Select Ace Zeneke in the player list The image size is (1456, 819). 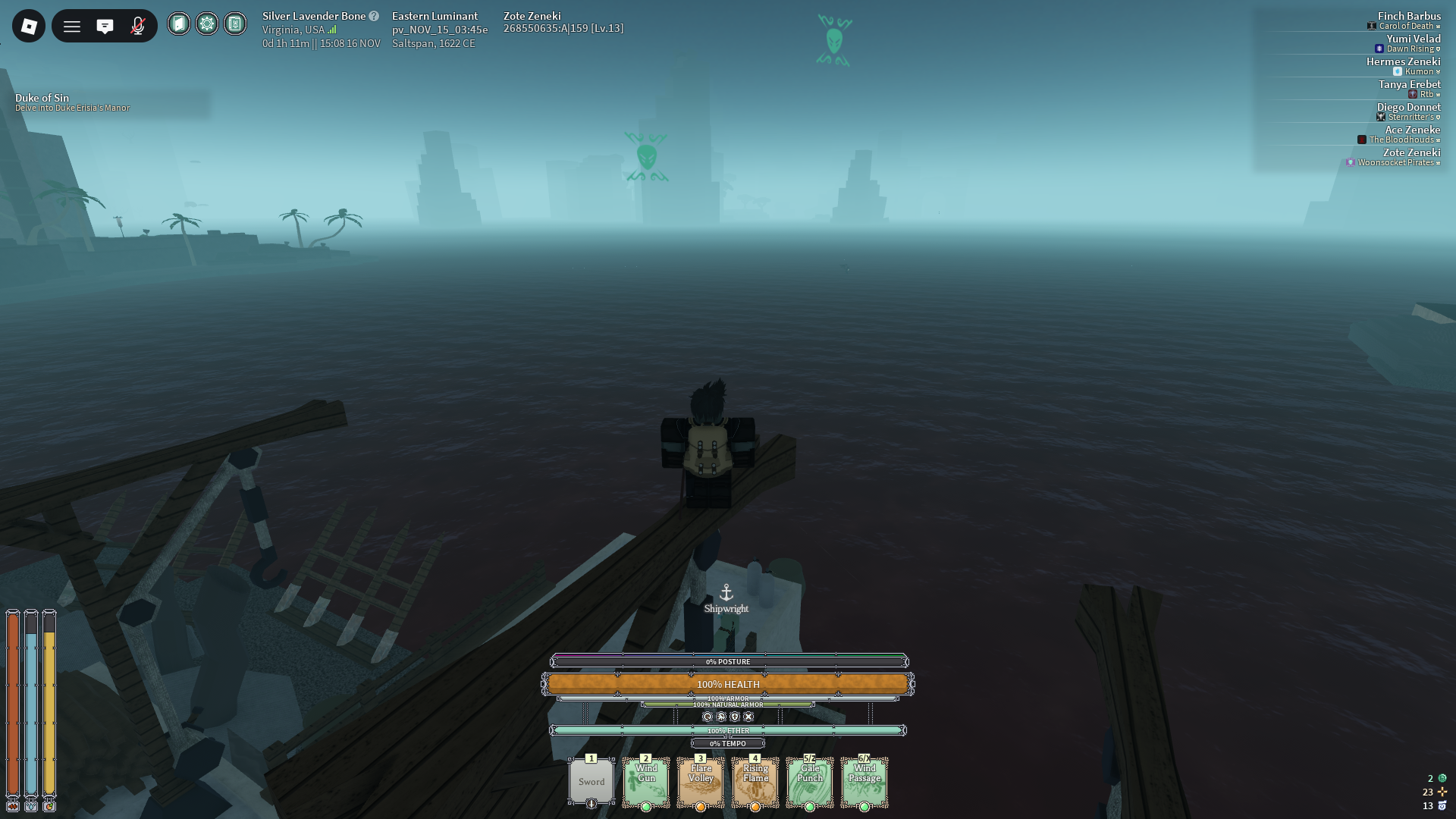tap(1413, 130)
